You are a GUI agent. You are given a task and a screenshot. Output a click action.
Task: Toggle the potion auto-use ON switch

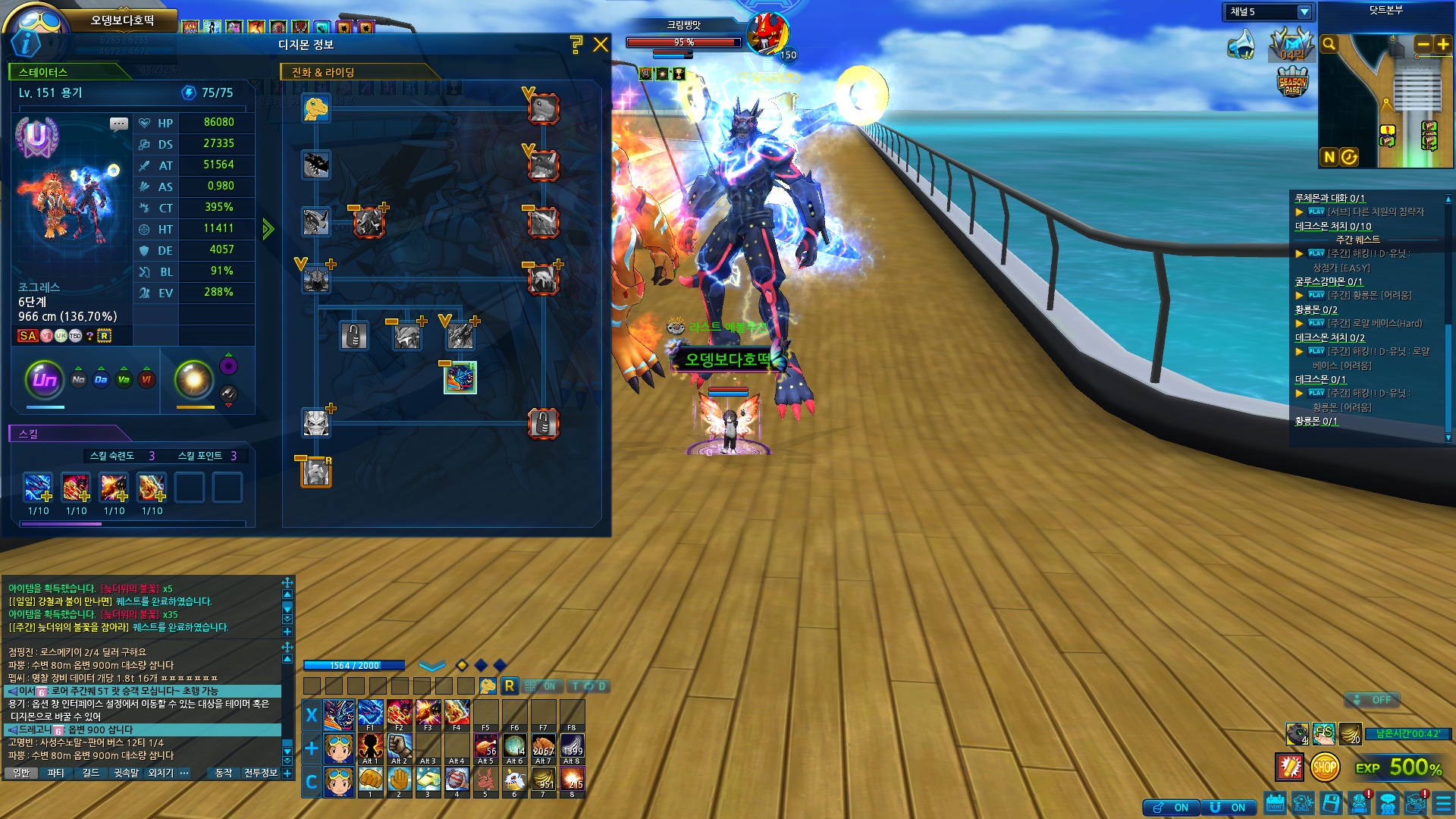point(1170,808)
